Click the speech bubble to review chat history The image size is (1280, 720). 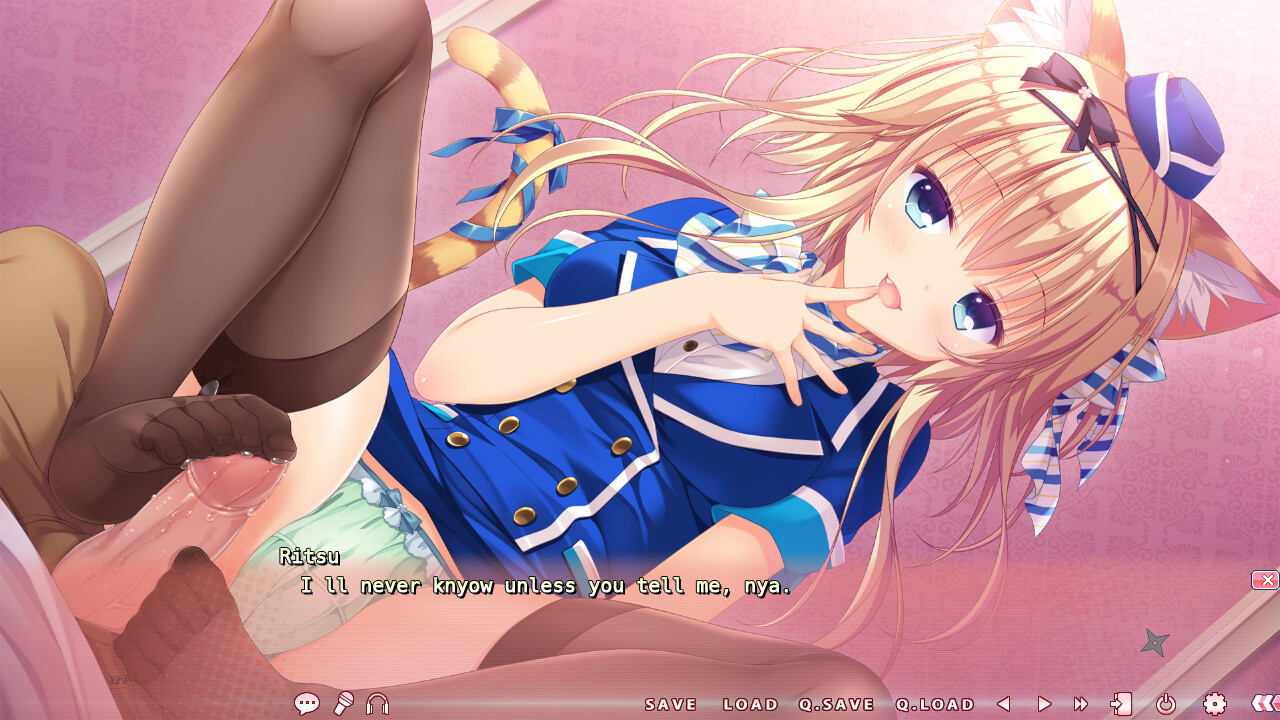coord(307,705)
